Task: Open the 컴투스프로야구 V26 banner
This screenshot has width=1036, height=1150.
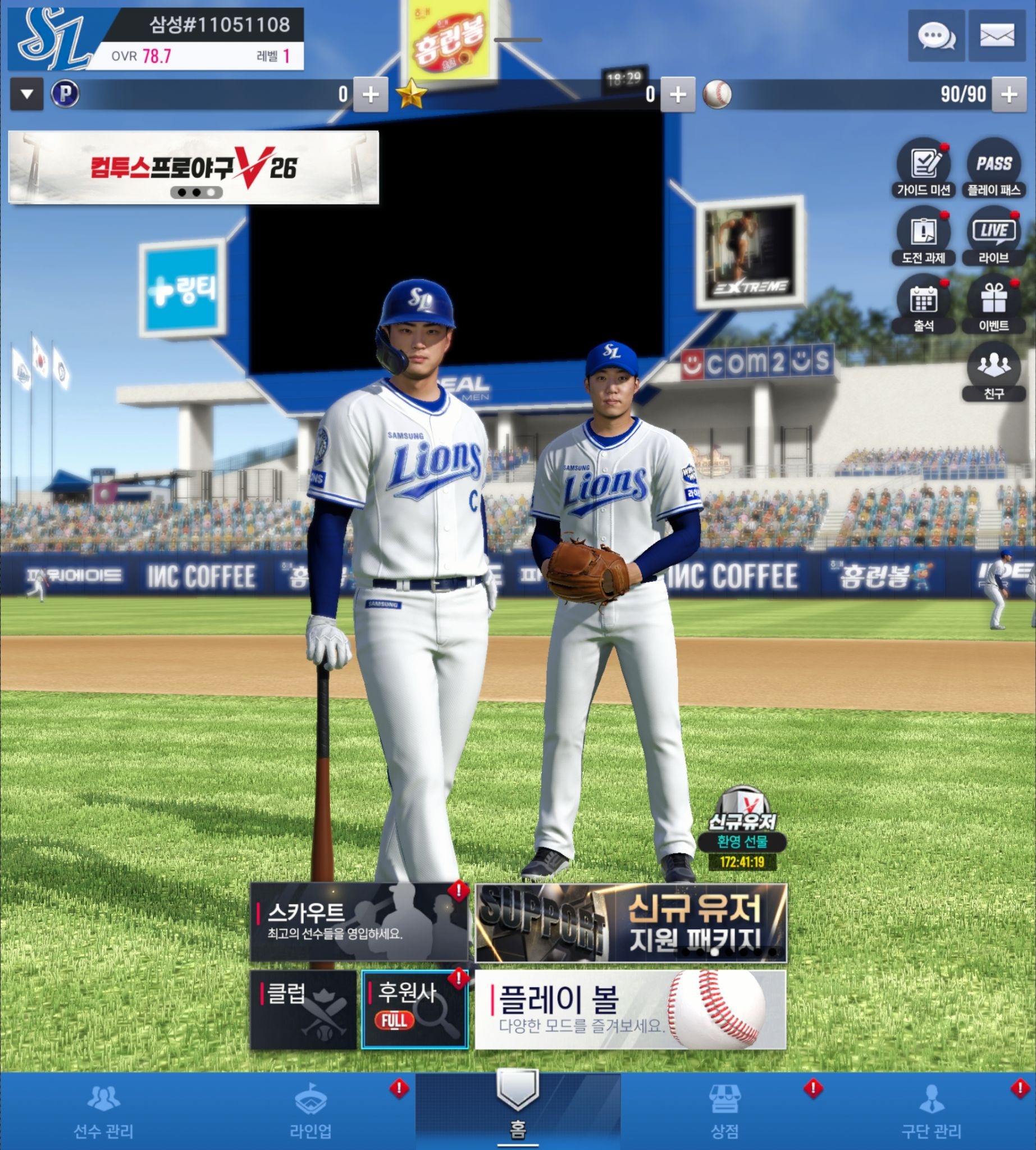Action: point(194,167)
